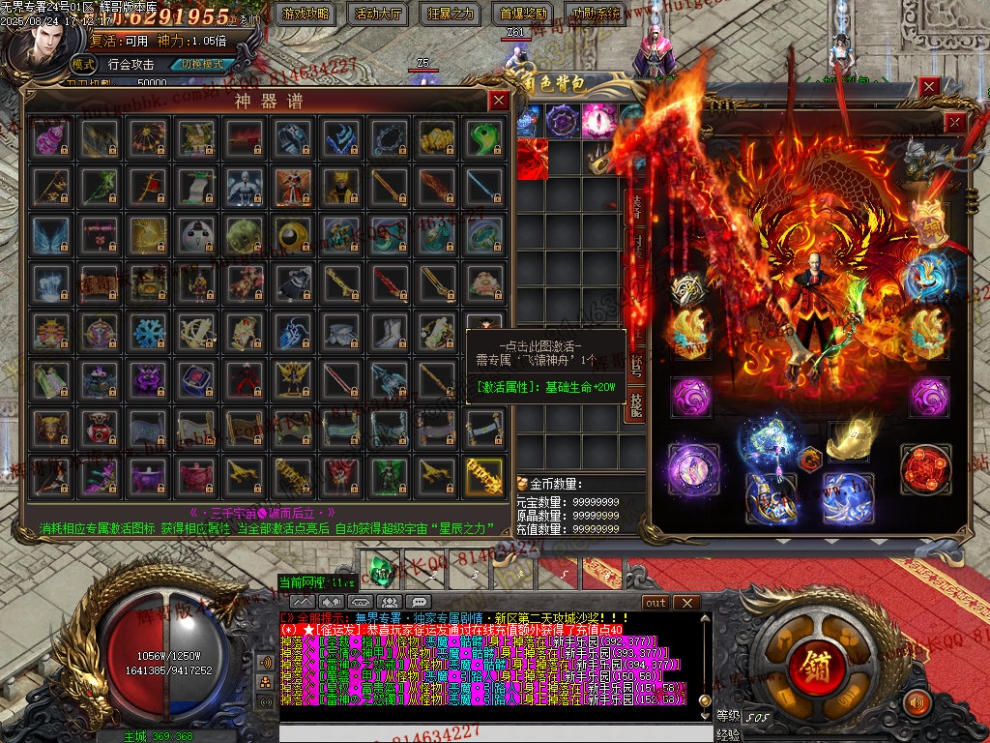990x743 pixels.
Task: Open the 首爆奖励 first-drop rewards menu
Action: [x=522, y=14]
